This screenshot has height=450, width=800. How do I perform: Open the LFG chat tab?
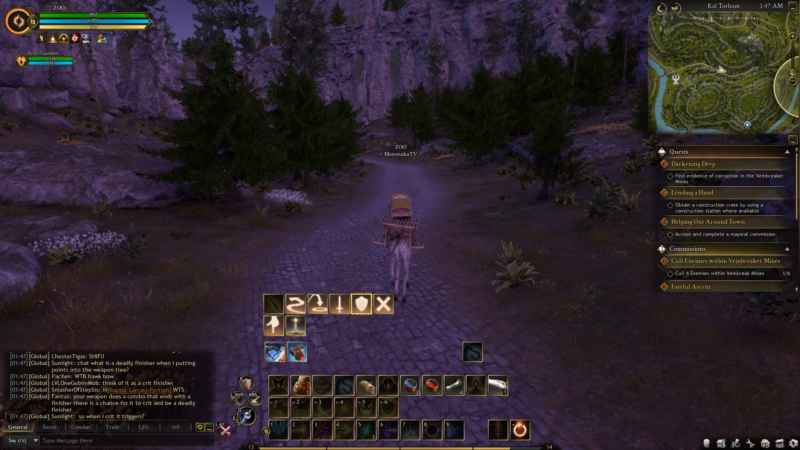[144, 427]
